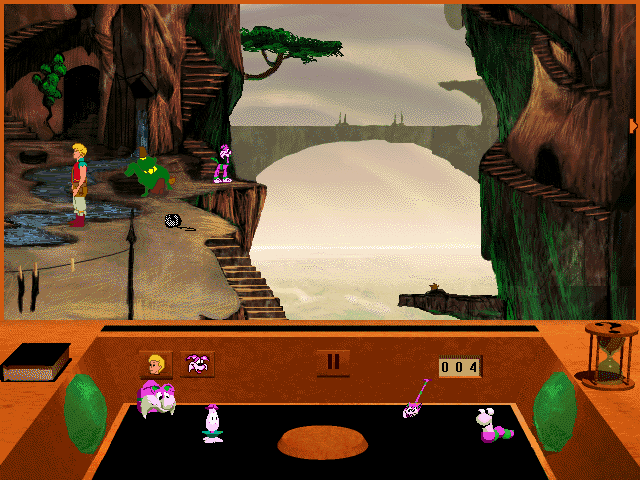This screenshot has height=480, width=640.
Task: Select the pink shovel inventory item
Action: point(415,401)
